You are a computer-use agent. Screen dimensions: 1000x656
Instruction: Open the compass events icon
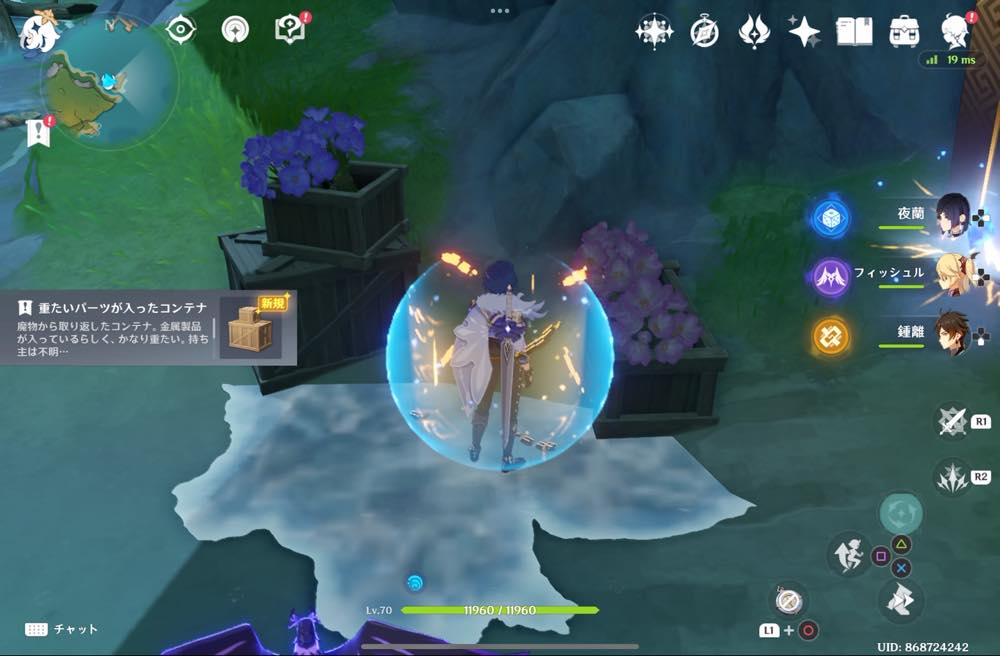click(x=704, y=32)
